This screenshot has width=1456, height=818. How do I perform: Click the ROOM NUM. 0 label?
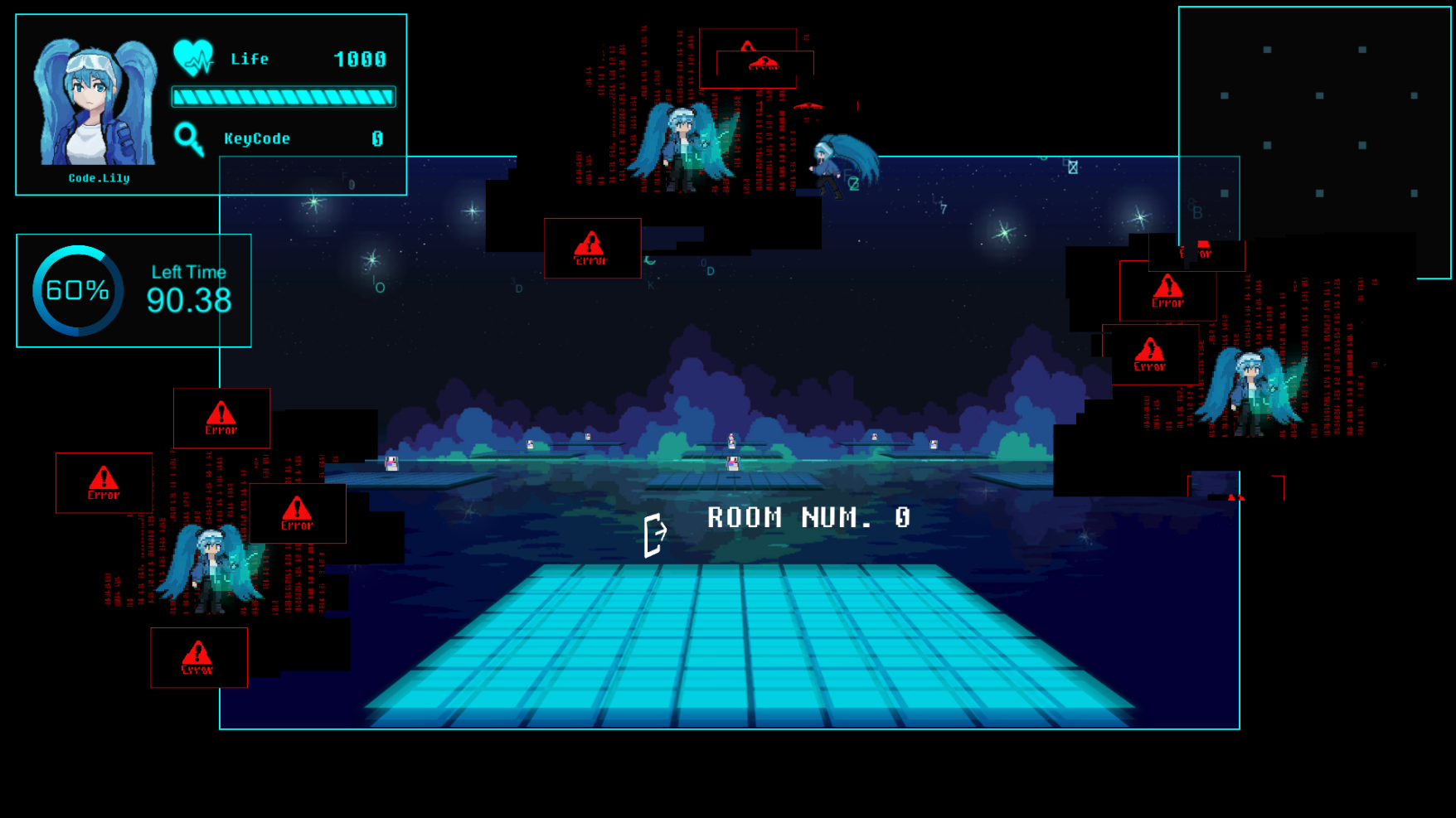pyautogui.click(x=806, y=517)
